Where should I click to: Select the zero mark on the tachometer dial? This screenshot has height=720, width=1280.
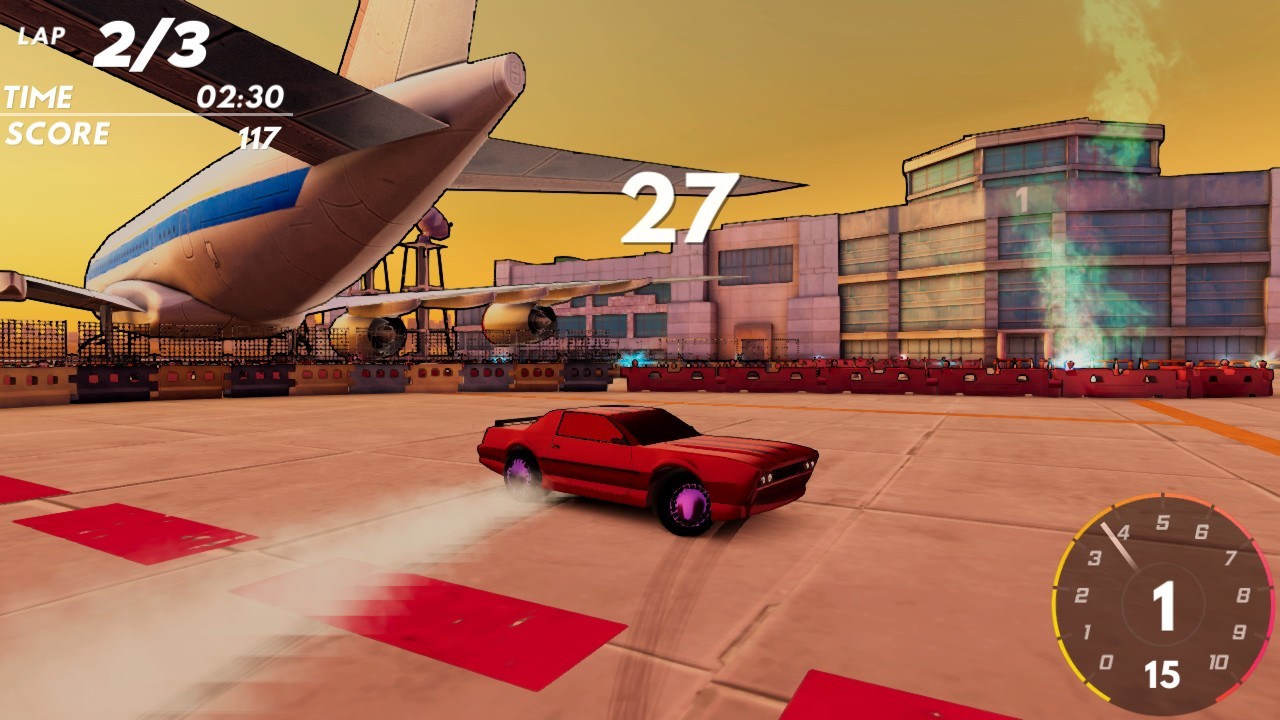(x=1104, y=660)
